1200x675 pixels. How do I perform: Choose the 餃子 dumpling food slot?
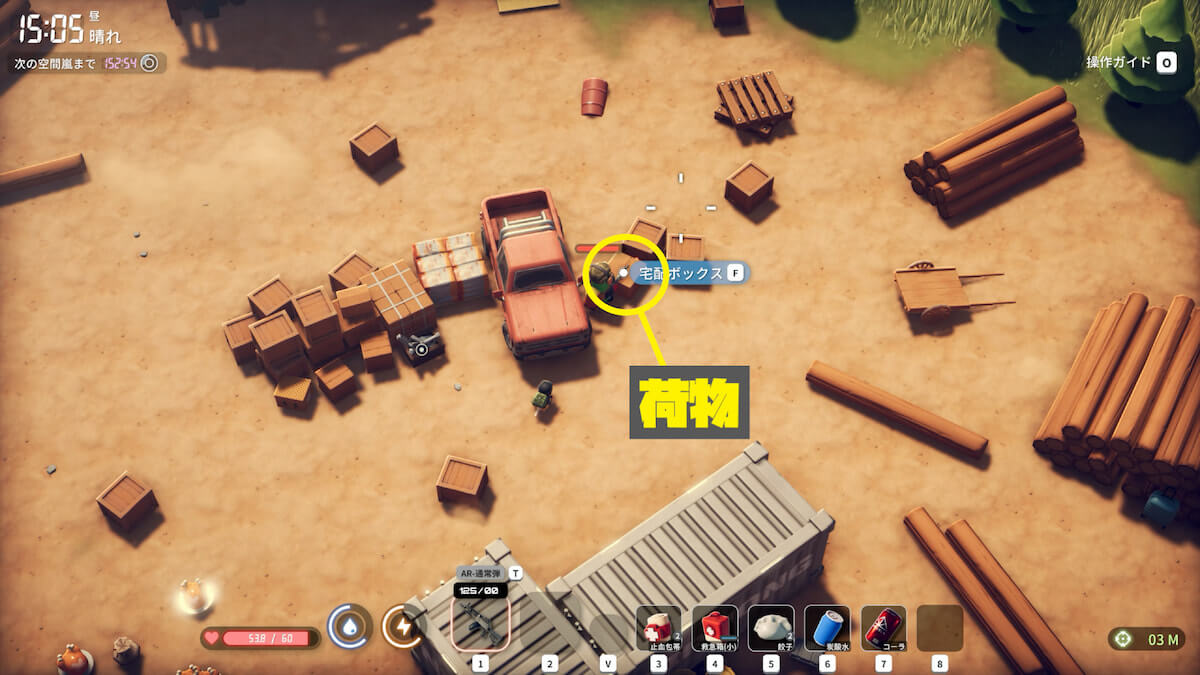click(x=770, y=628)
